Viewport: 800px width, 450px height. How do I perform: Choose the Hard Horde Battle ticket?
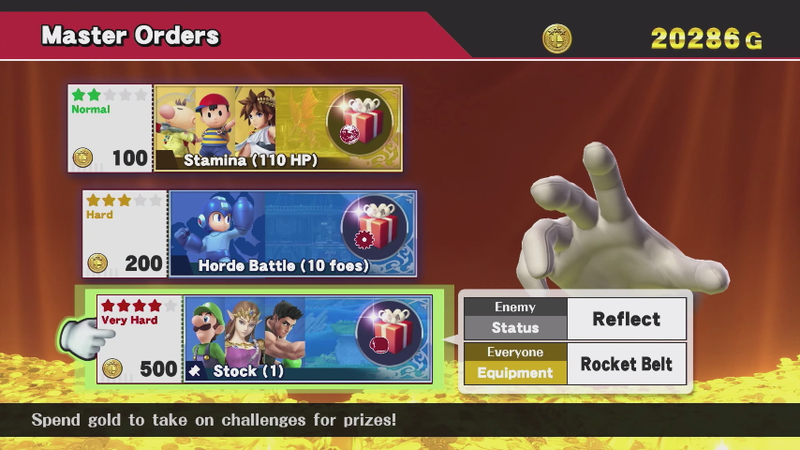pos(250,233)
